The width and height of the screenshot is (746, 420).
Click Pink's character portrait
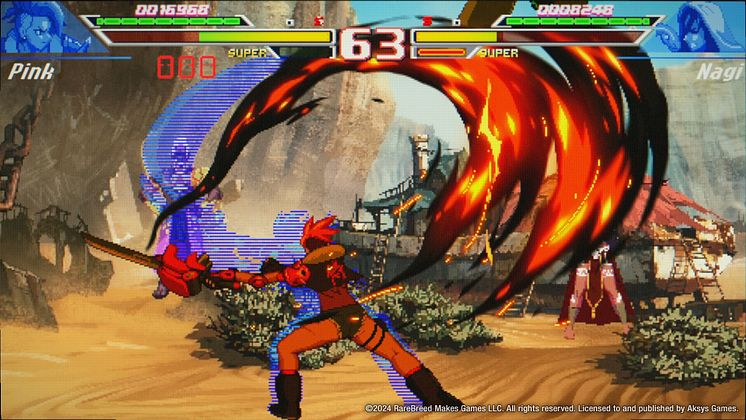(x=40, y=27)
